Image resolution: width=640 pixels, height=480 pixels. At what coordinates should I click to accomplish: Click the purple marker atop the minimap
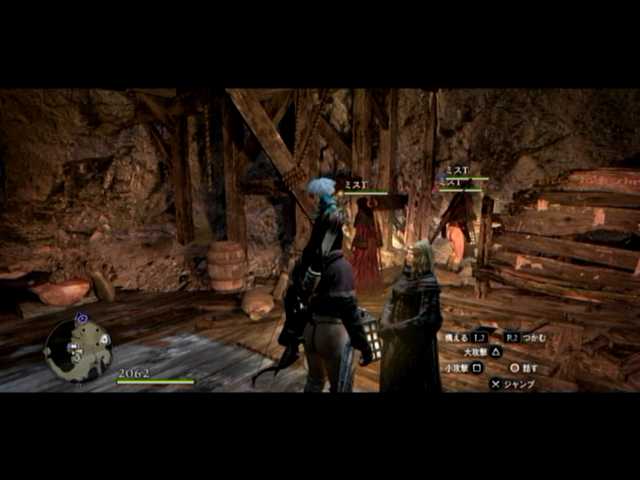tap(82, 318)
